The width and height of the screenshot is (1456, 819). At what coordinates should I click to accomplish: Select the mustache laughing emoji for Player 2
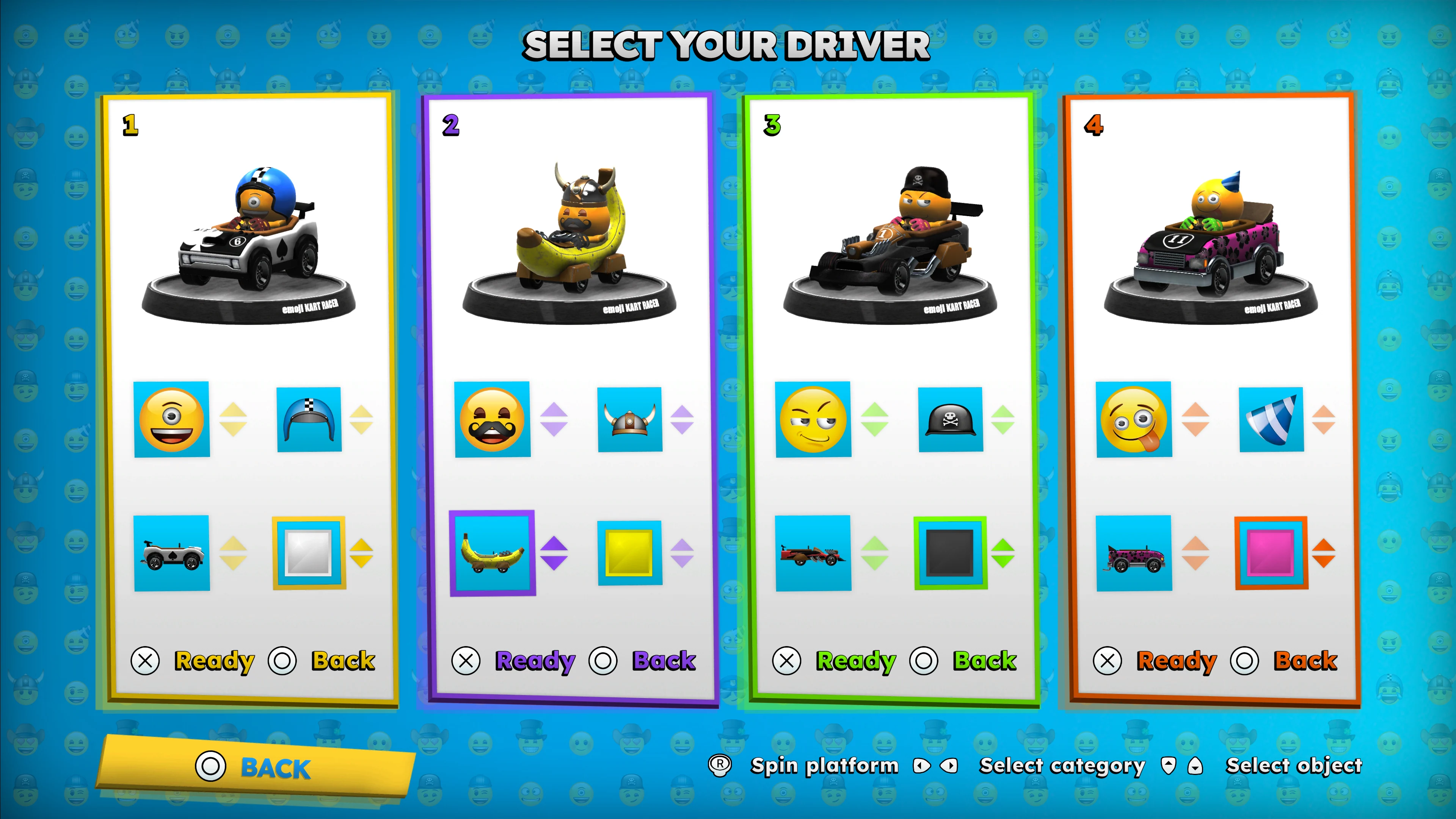(493, 420)
